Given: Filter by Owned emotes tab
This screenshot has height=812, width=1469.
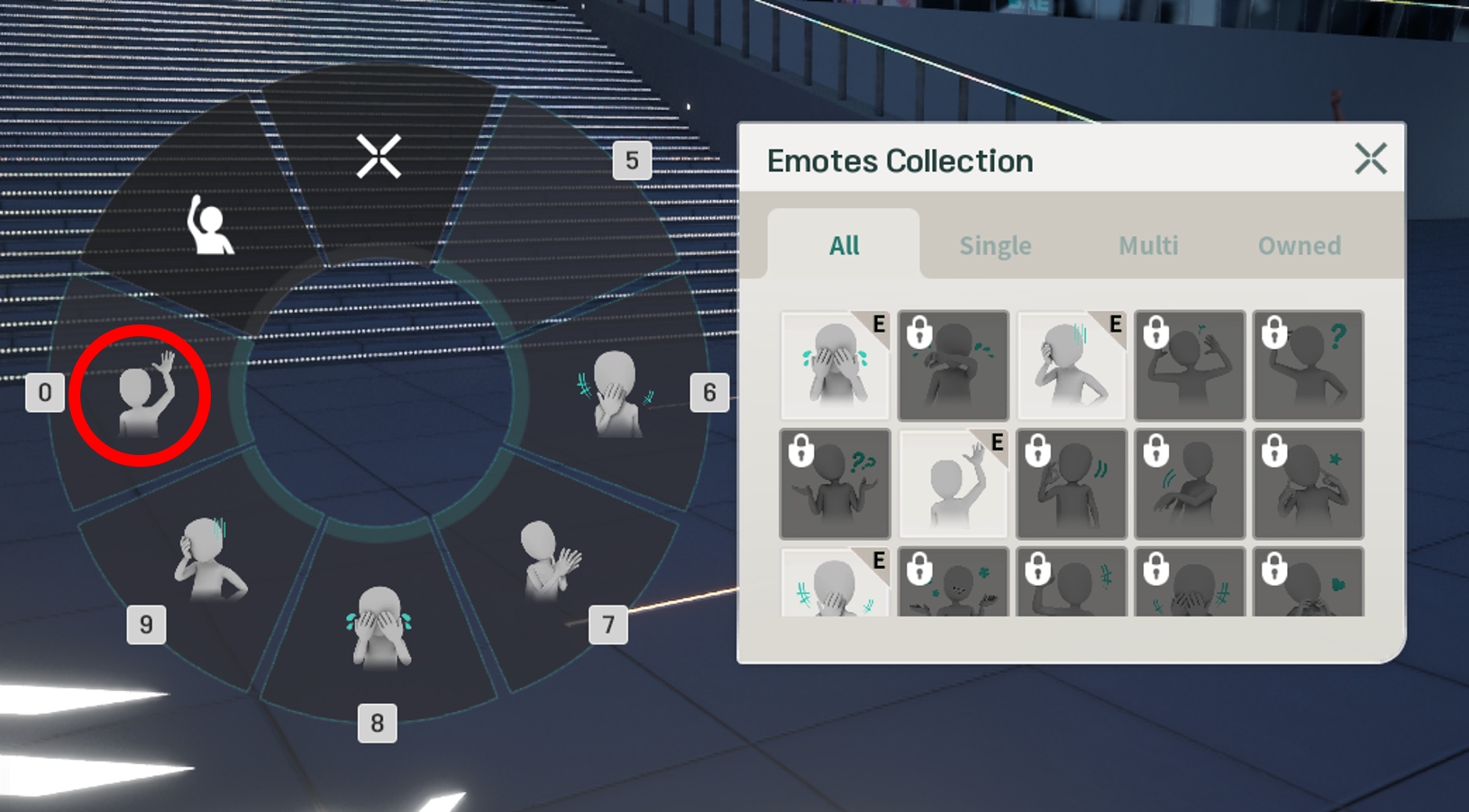Looking at the screenshot, I should click(x=1299, y=245).
